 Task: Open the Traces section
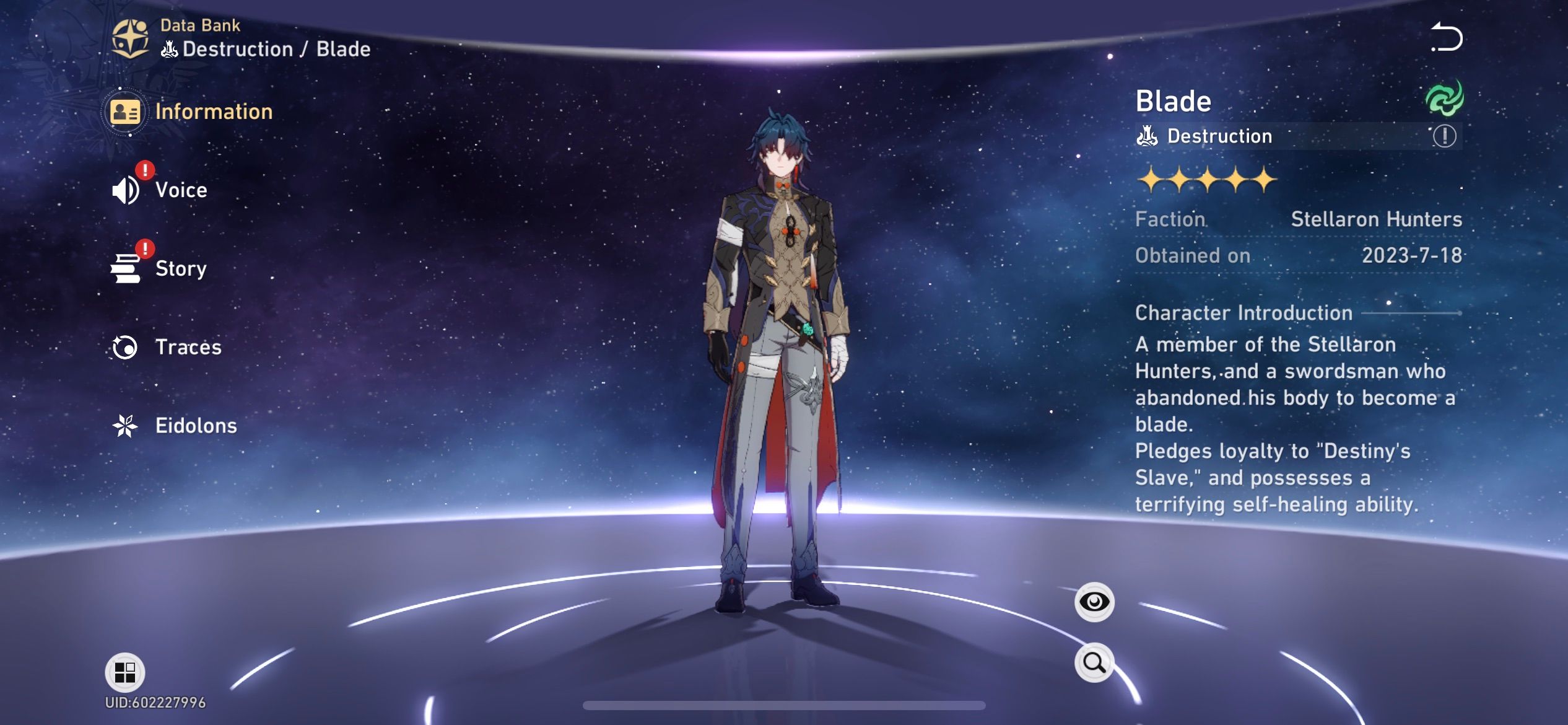pos(188,347)
